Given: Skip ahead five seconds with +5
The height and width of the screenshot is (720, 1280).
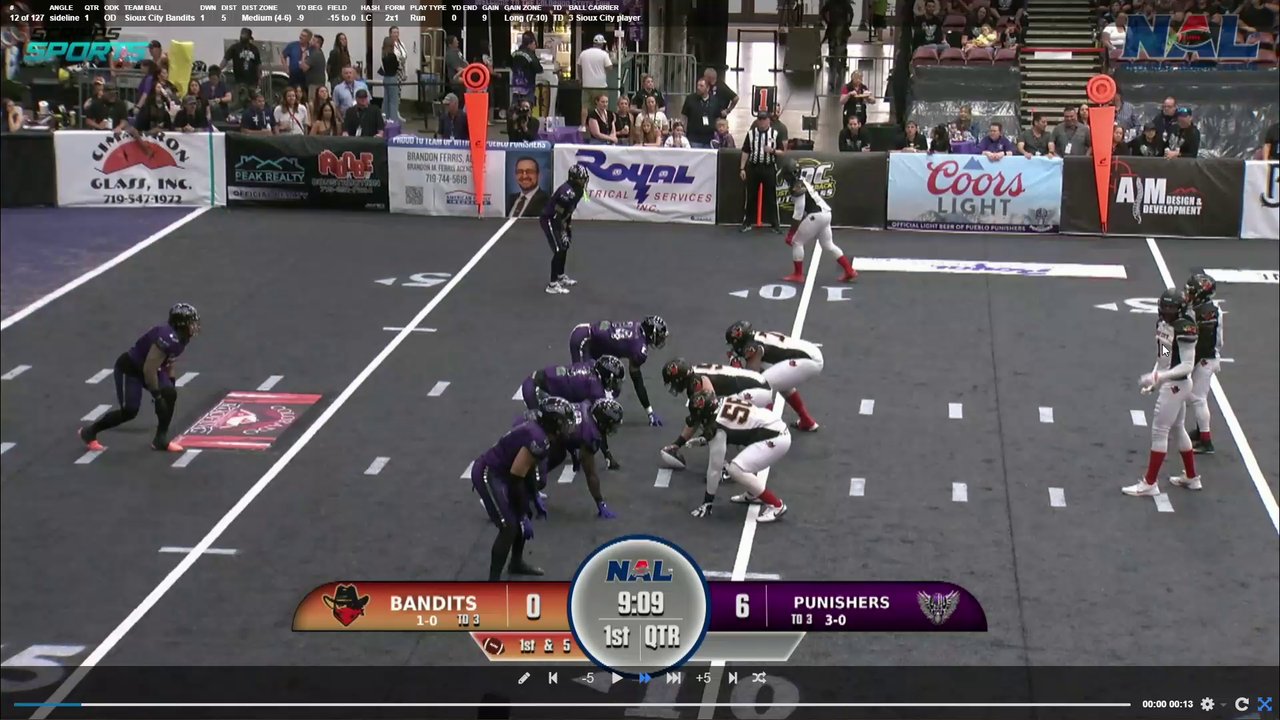Looking at the screenshot, I should point(703,678).
